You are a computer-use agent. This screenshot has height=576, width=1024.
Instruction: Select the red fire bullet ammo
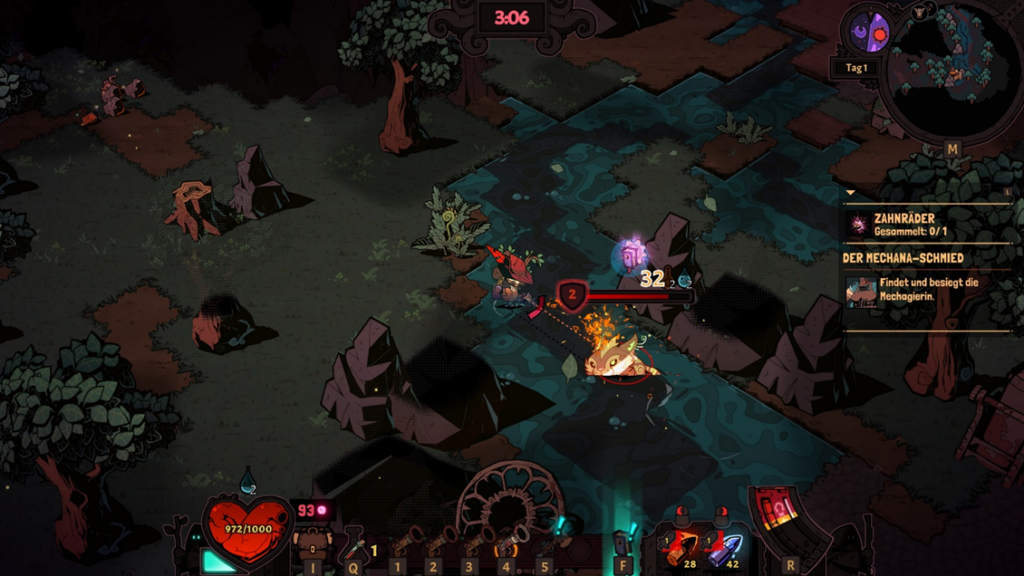tap(685, 547)
